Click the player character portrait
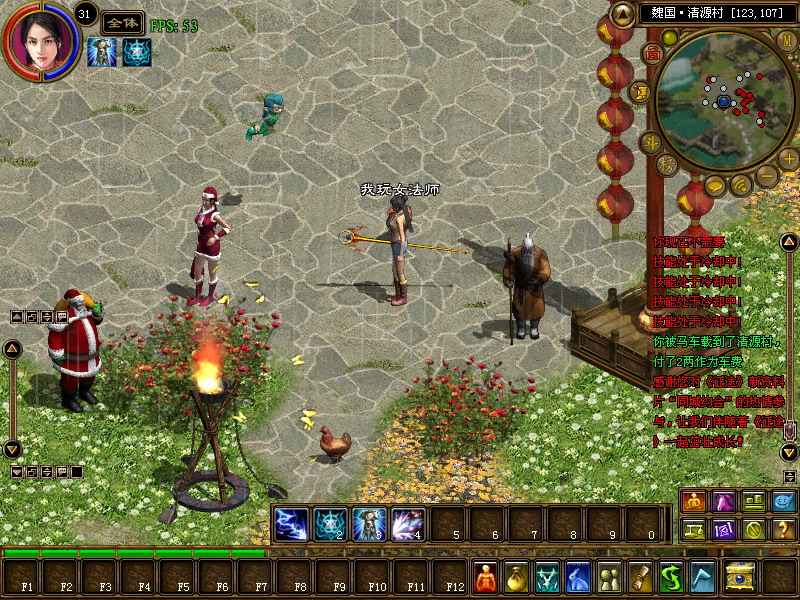Screen dimensions: 800x600 click(x=40, y=40)
